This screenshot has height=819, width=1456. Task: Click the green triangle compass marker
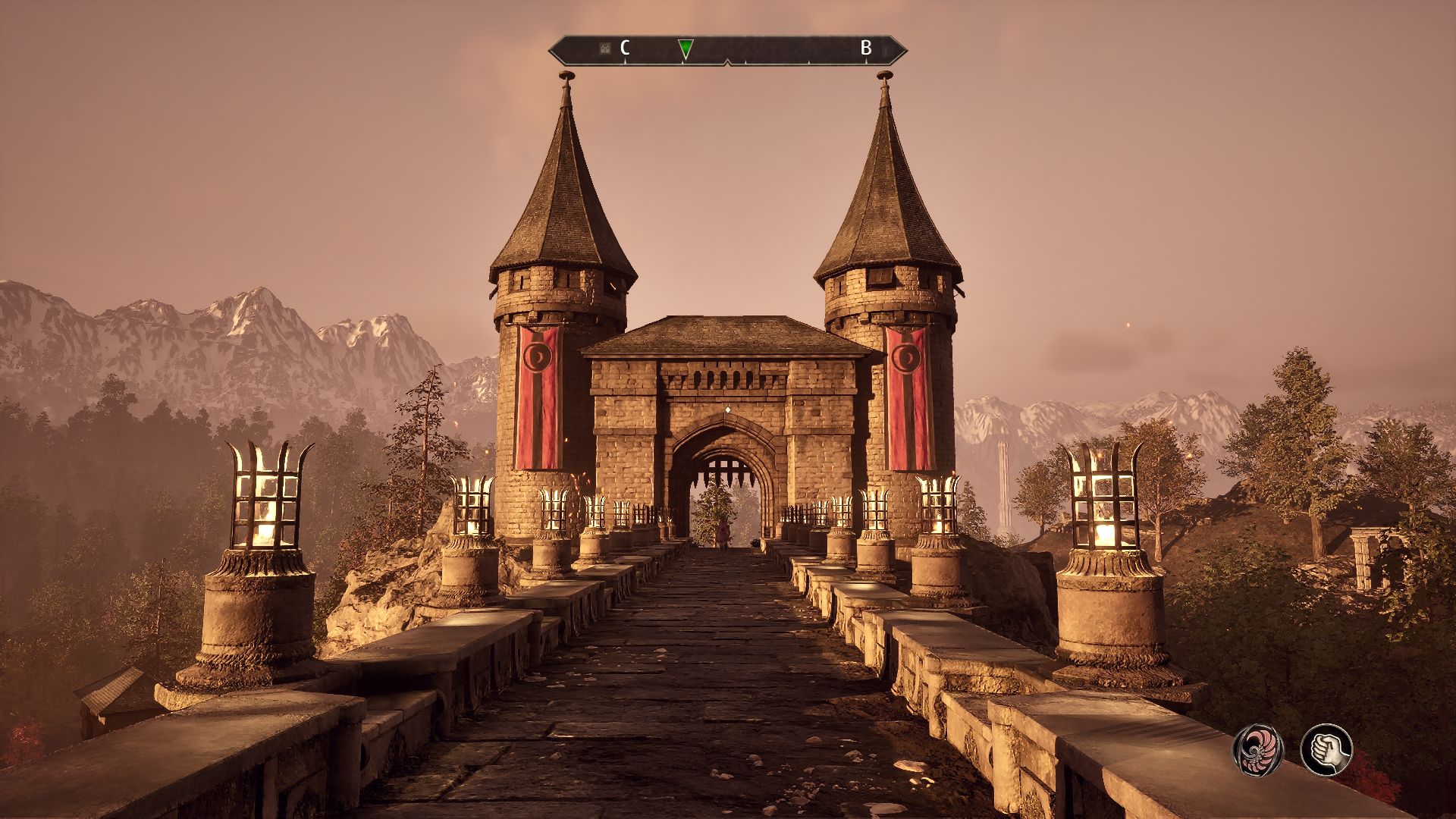[x=686, y=49]
